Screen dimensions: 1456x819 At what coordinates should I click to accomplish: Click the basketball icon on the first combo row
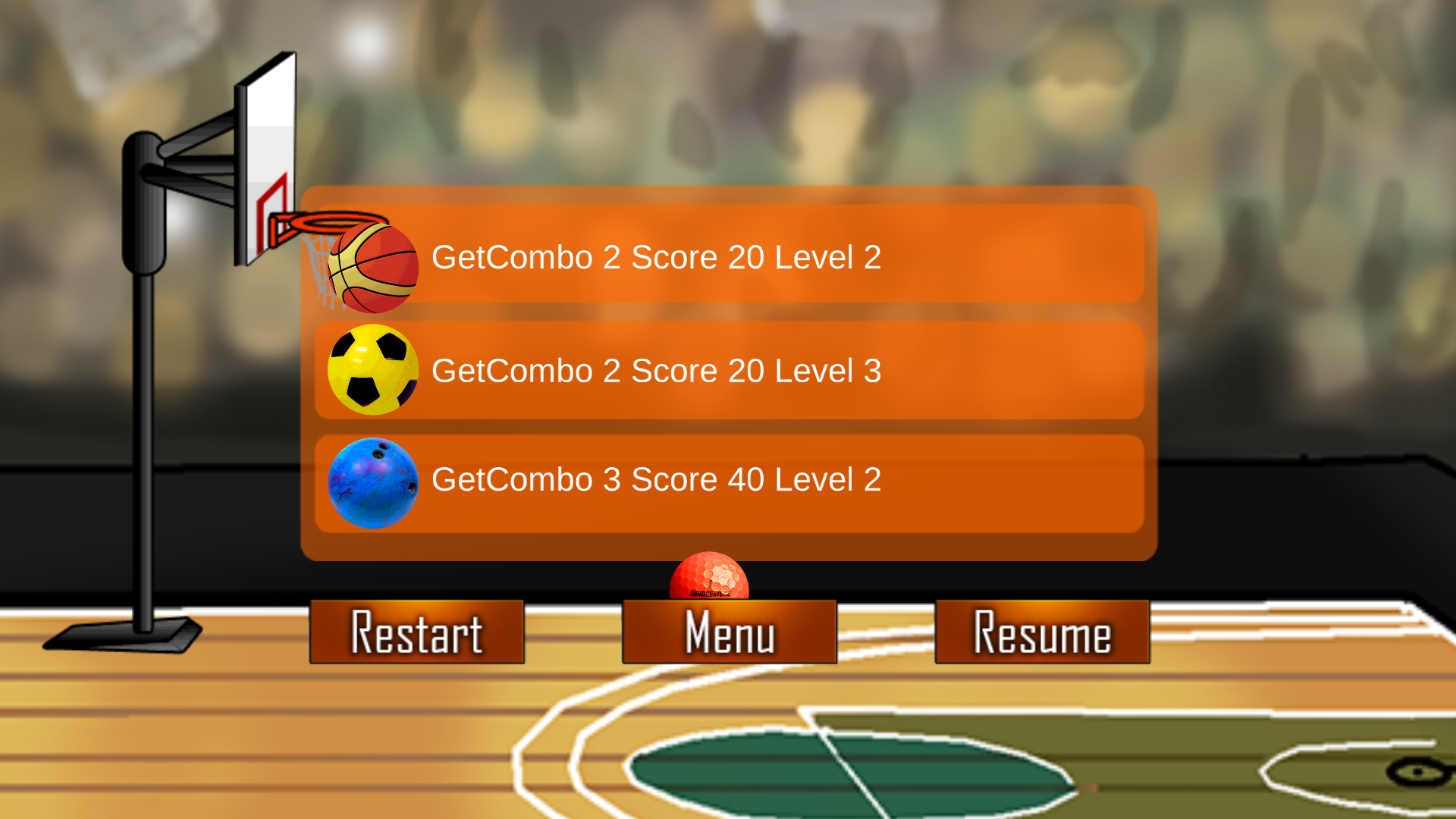373,269
